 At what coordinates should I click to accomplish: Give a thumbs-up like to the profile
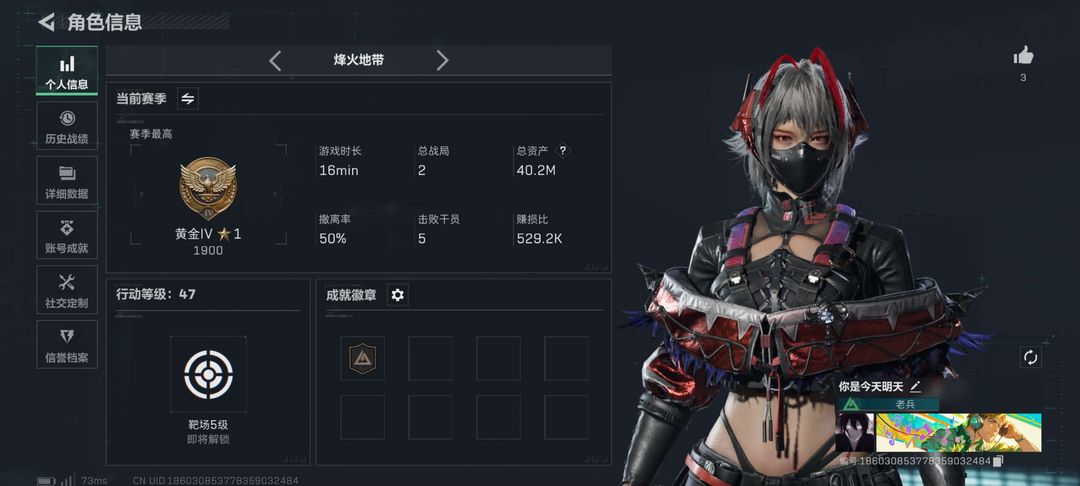(1023, 56)
